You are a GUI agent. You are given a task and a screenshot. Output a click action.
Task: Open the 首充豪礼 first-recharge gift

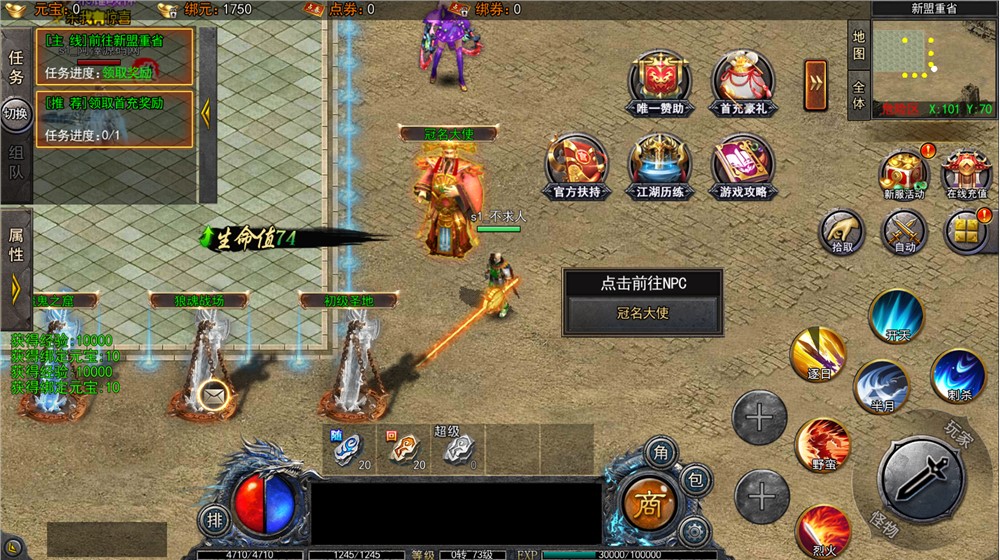tap(743, 80)
